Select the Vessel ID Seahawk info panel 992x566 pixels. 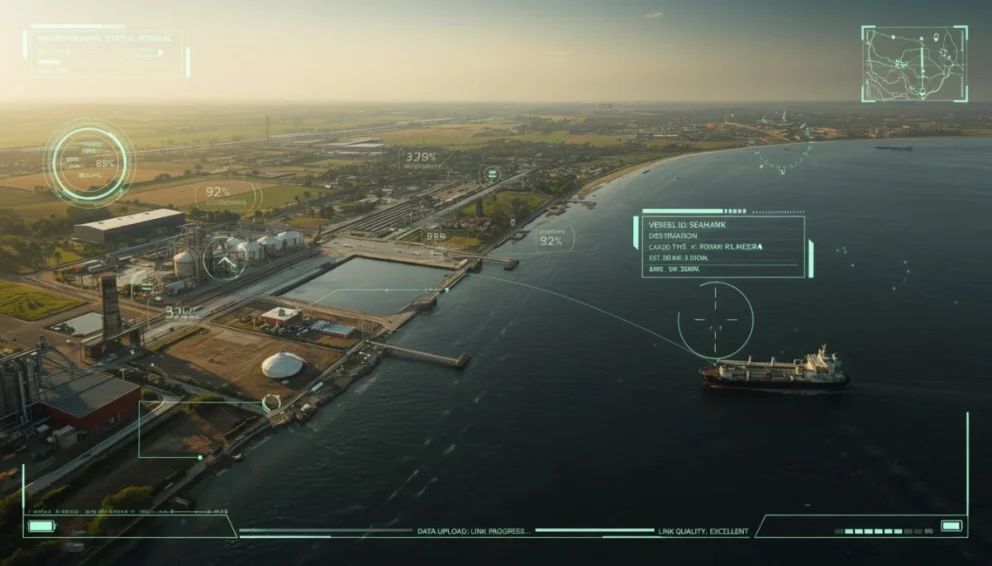(722, 245)
